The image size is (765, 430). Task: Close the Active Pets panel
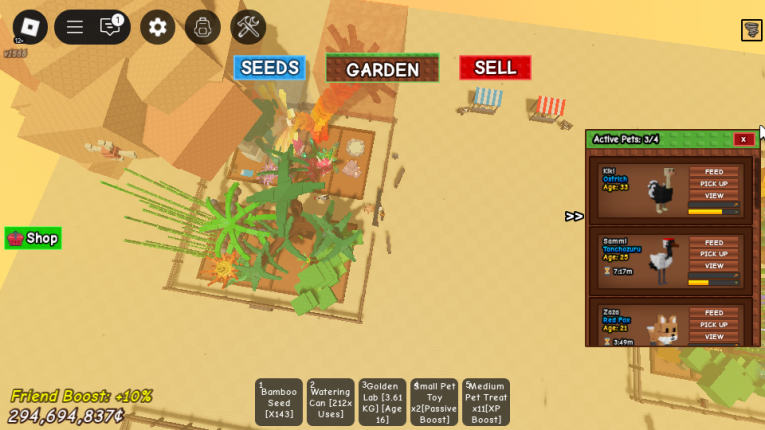pyautogui.click(x=742, y=139)
